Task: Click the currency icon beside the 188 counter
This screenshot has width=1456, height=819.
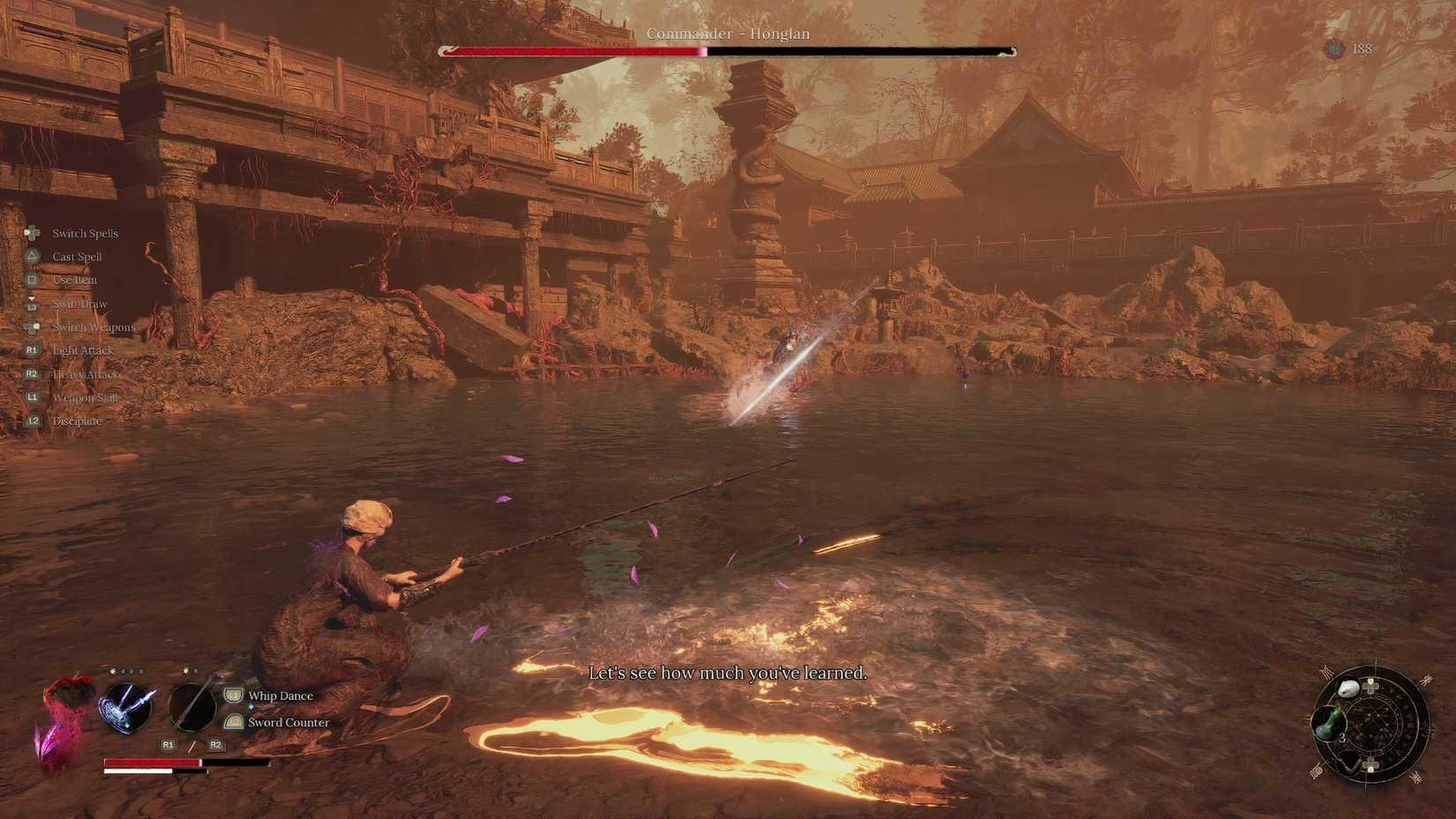Action: point(1332,49)
